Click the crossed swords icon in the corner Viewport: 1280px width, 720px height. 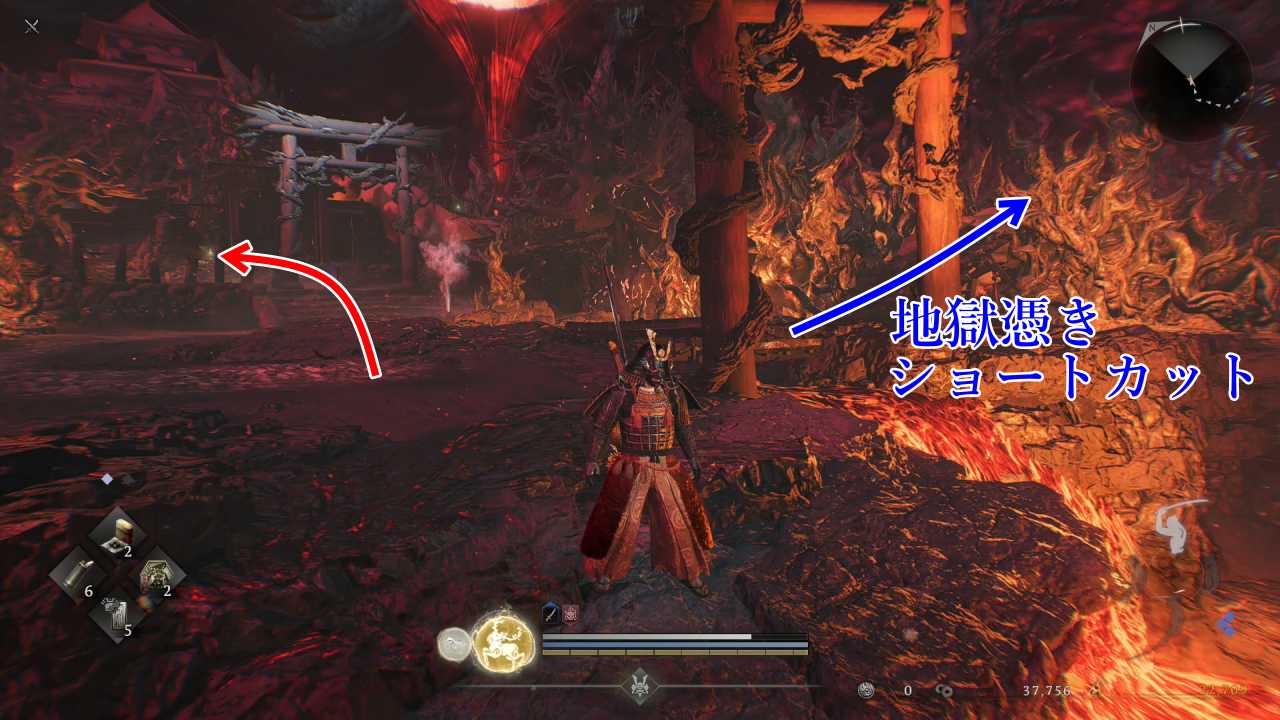point(32,27)
